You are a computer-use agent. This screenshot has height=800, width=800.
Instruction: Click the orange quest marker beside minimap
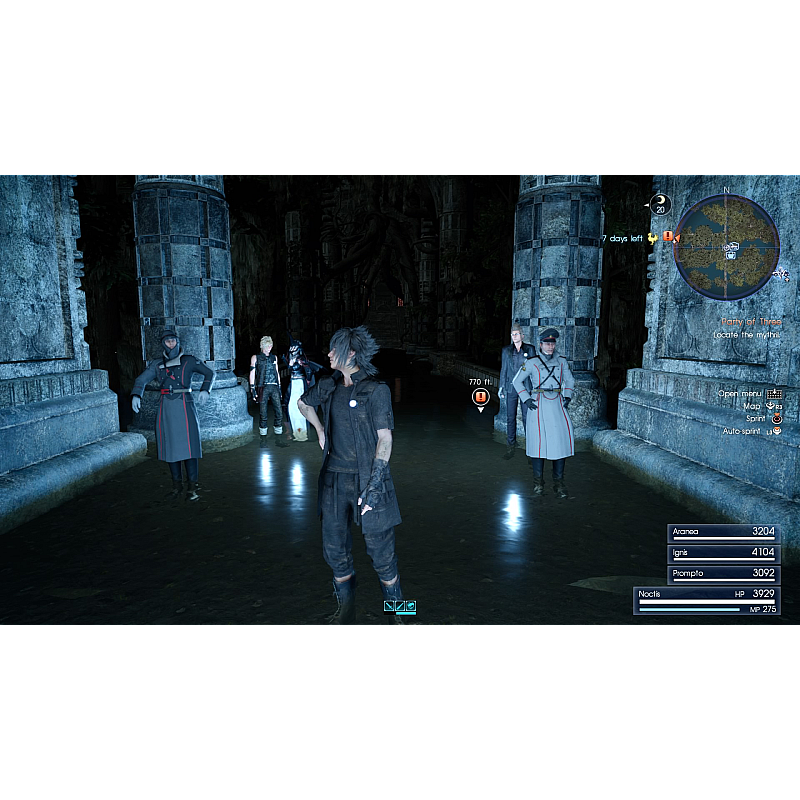[x=668, y=237]
